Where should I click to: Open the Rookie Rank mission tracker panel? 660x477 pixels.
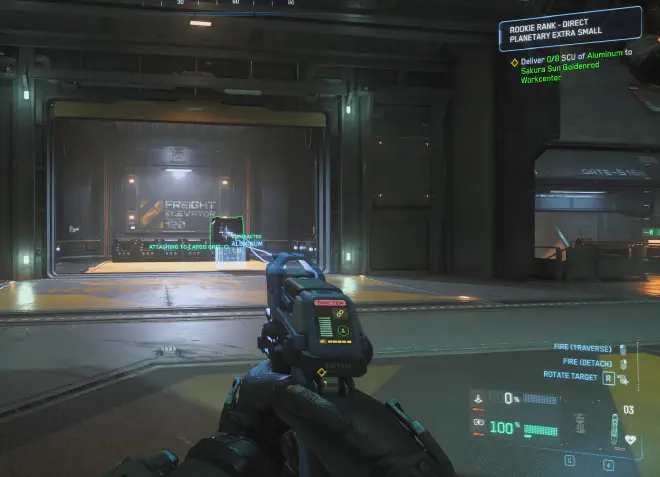[x=570, y=28]
